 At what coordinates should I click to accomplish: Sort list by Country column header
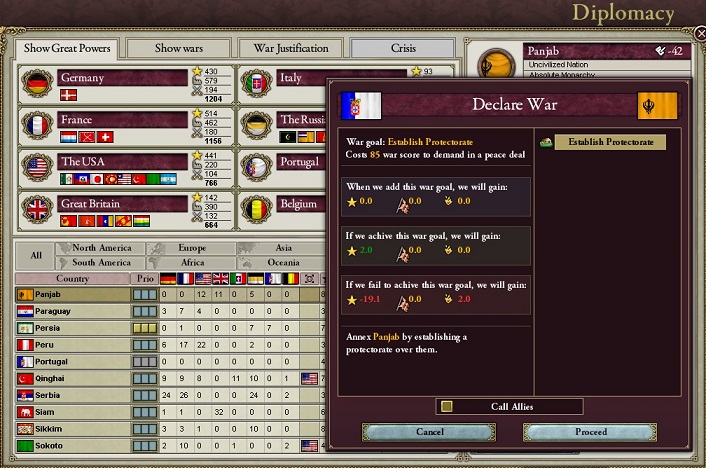pos(72,278)
